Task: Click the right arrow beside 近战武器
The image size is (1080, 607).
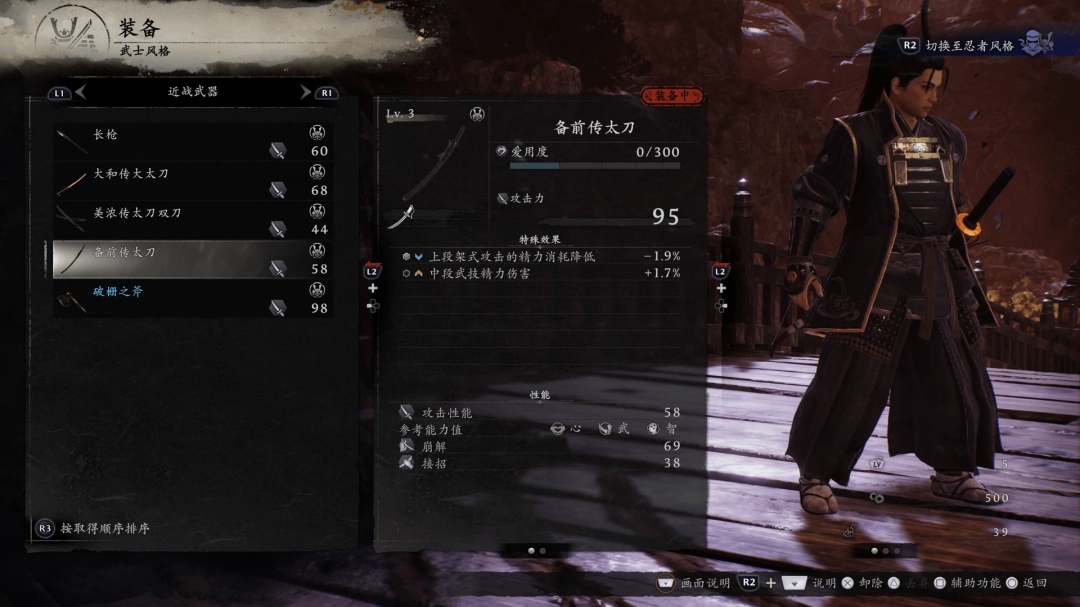Action: 305,92
